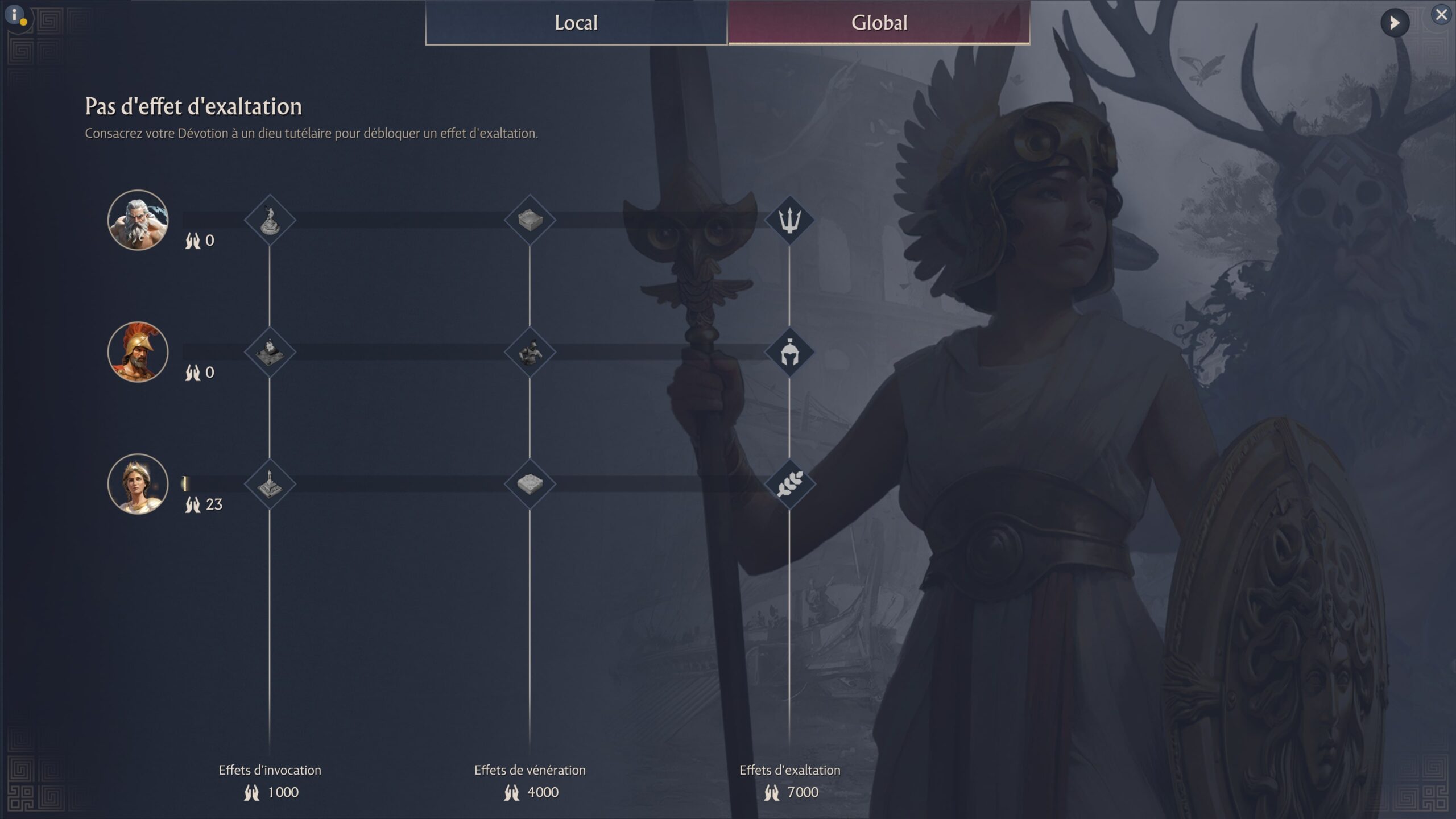The height and width of the screenshot is (819, 1456).
Task: Show the wheat exaltation effect
Action: [789, 484]
